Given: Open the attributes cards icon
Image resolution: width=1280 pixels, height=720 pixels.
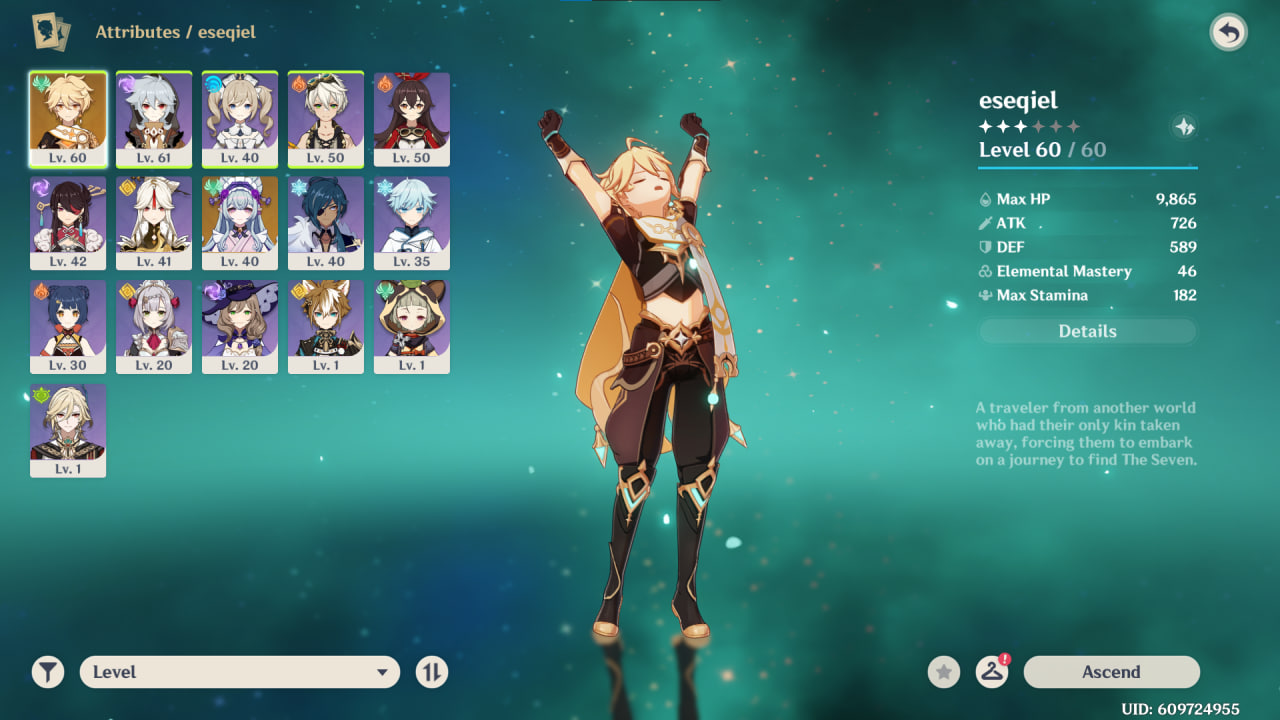Looking at the screenshot, I should point(45,32).
